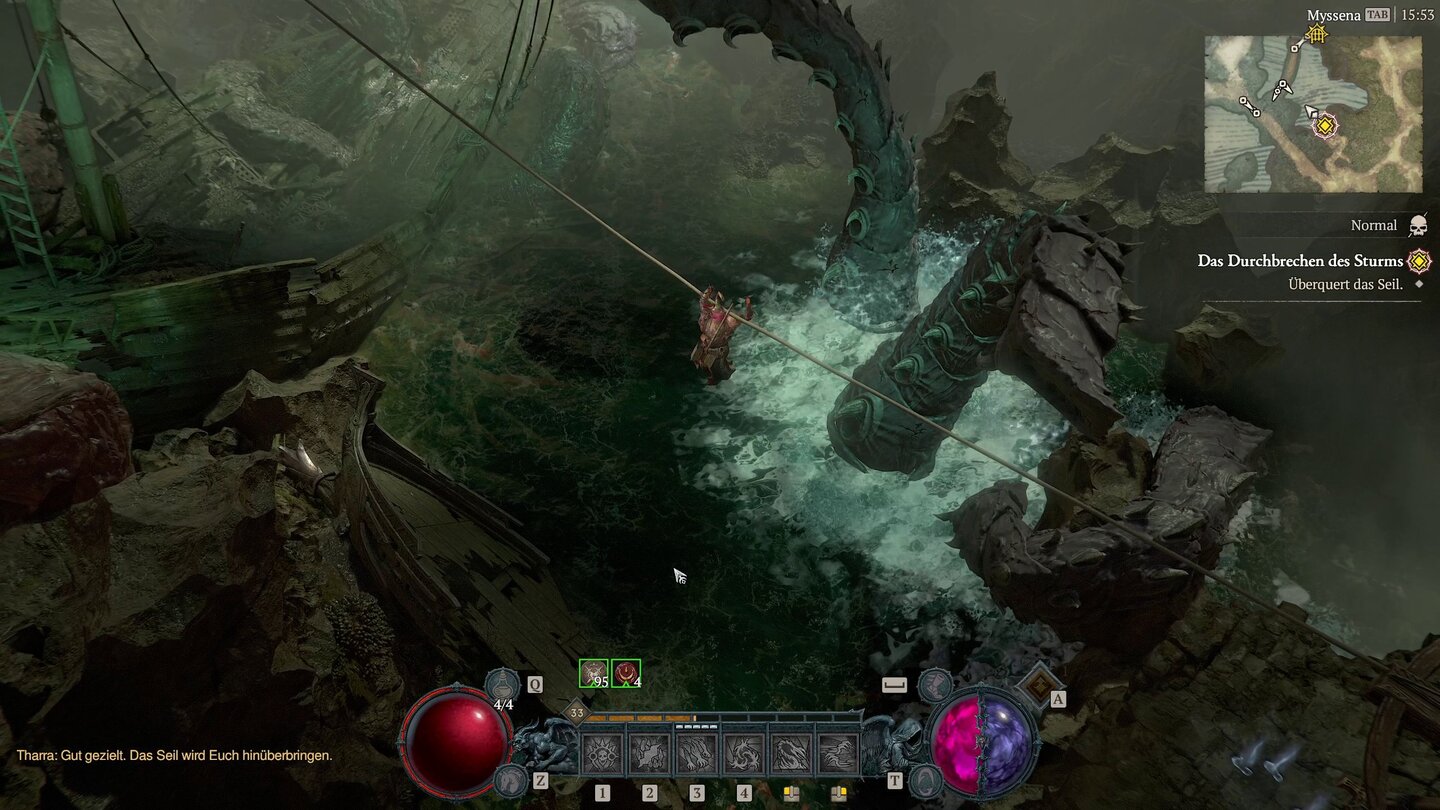The image size is (1440, 810).
Task: Open the emote wheel via the T icon
Action: coord(925,781)
